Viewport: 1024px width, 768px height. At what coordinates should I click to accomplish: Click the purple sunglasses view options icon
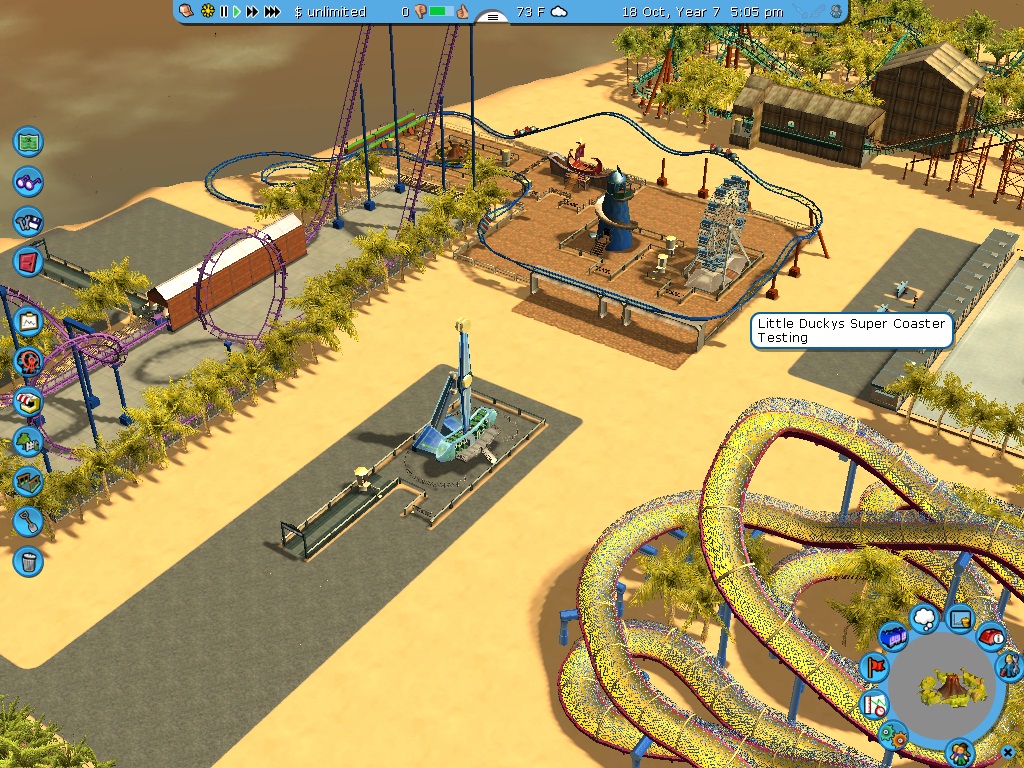coord(28,182)
